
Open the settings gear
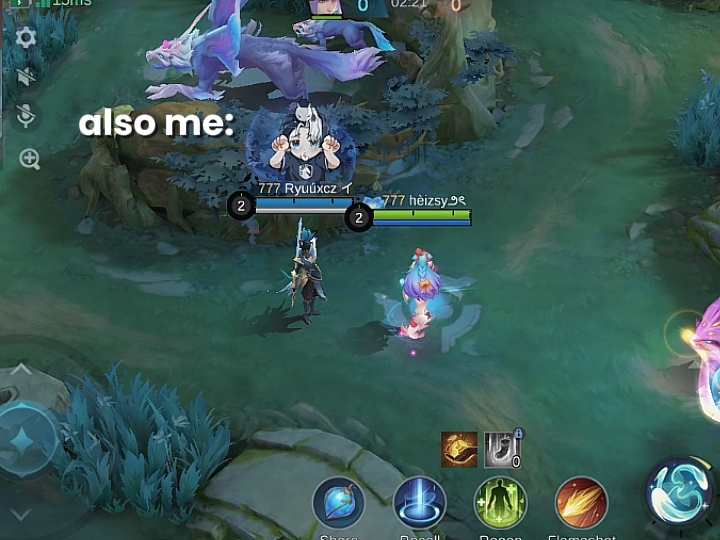(x=26, y=38)
